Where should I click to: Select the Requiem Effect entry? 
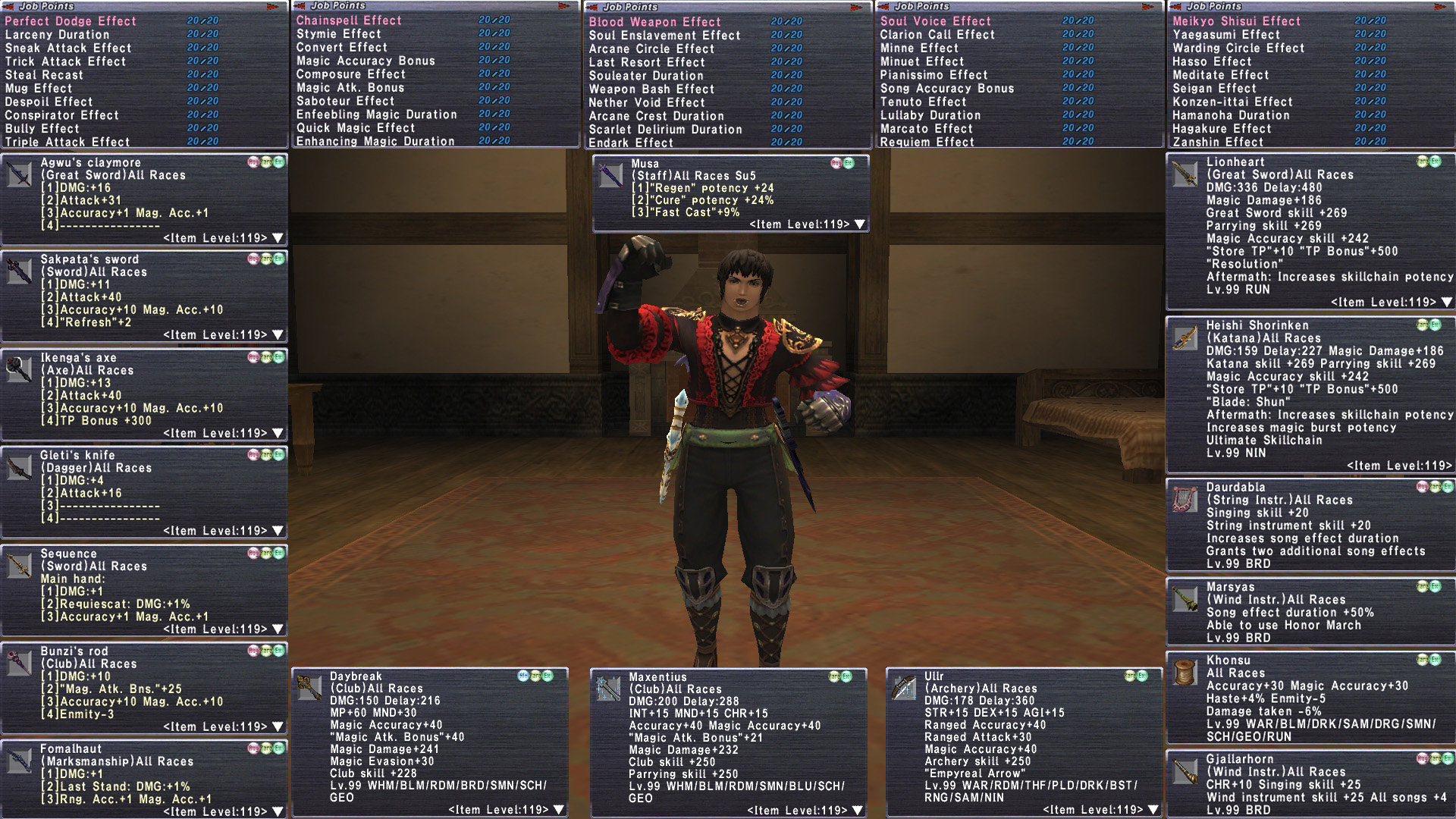927,142
